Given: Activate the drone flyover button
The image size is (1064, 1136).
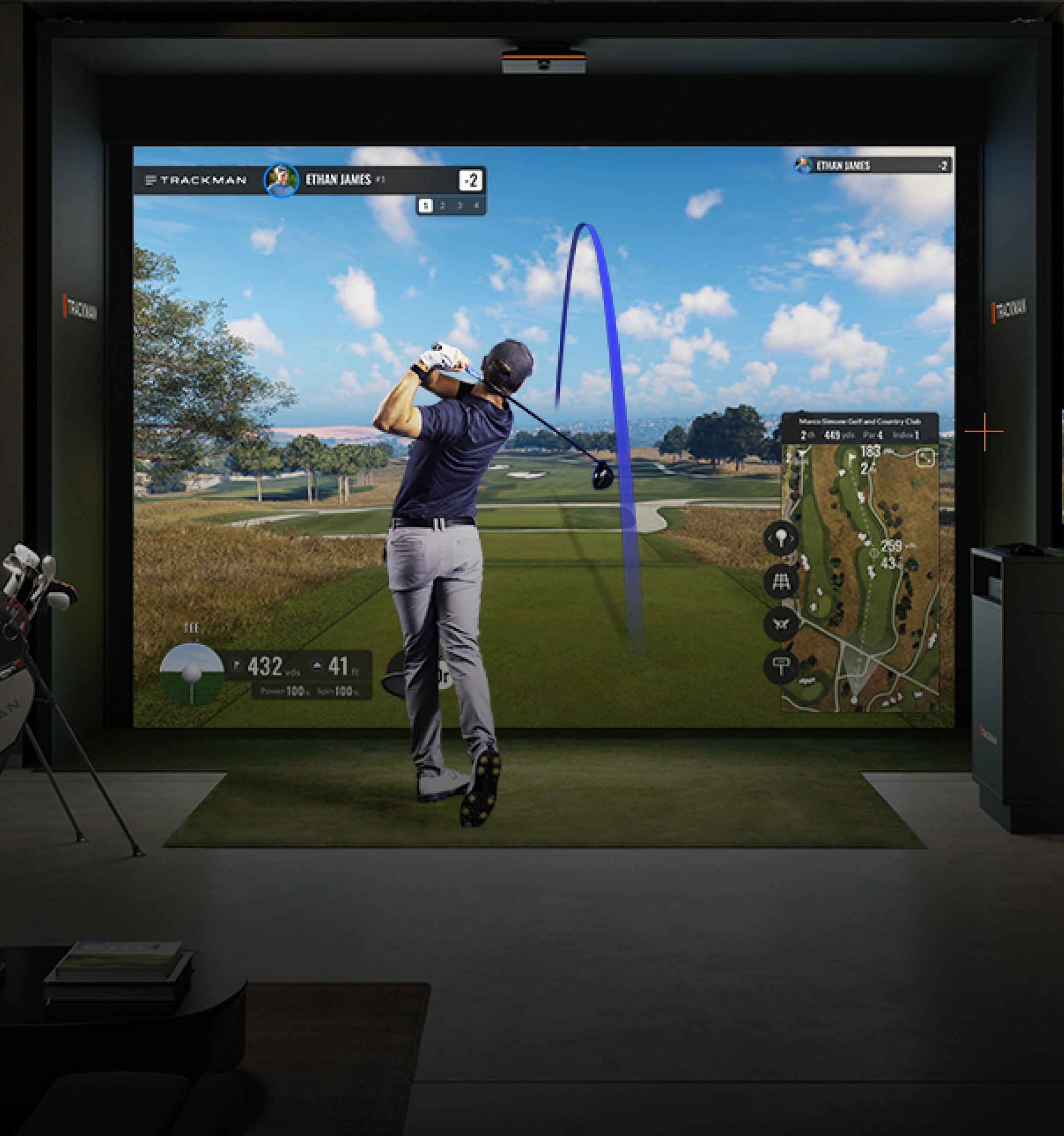Looking at the screenshot, I should click(780, 623).
